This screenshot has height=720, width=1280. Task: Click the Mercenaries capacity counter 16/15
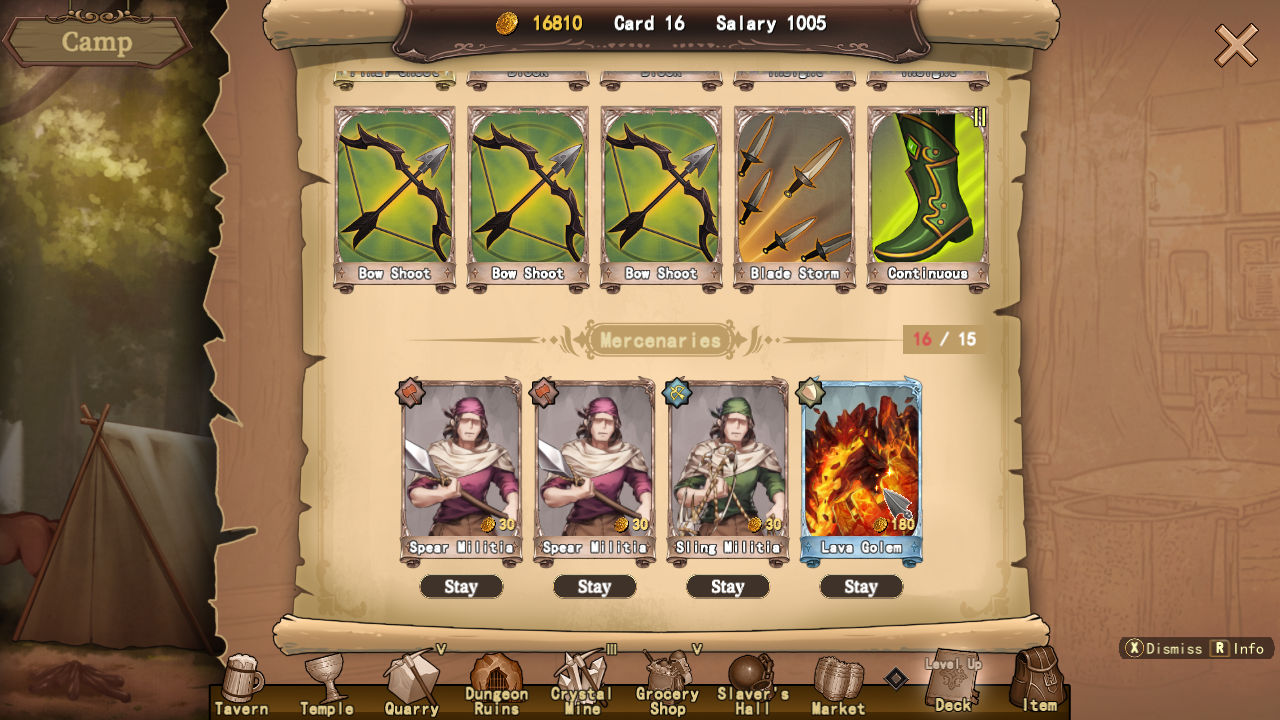coord(944,341)
